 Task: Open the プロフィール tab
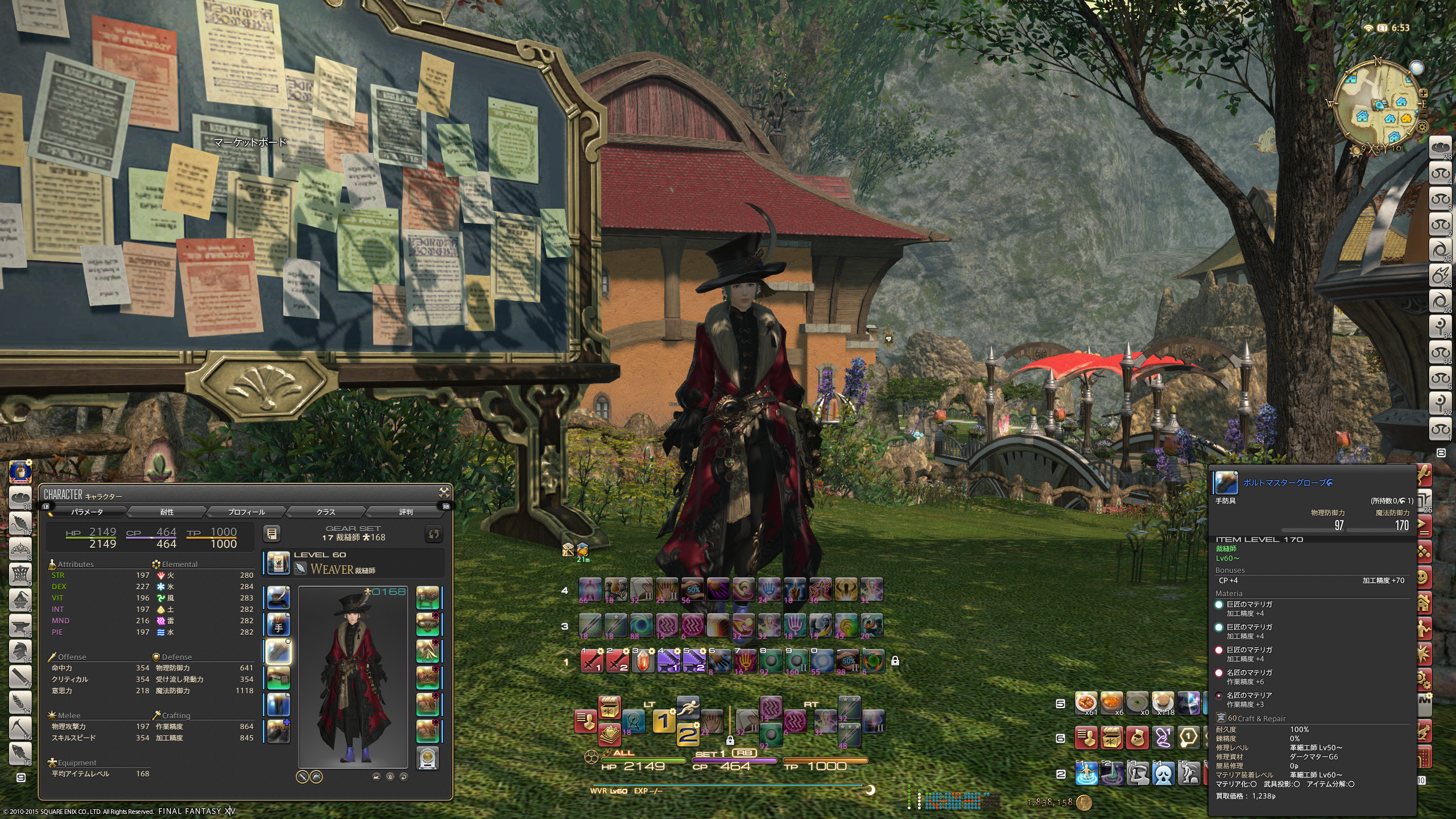tap(246, 512)
